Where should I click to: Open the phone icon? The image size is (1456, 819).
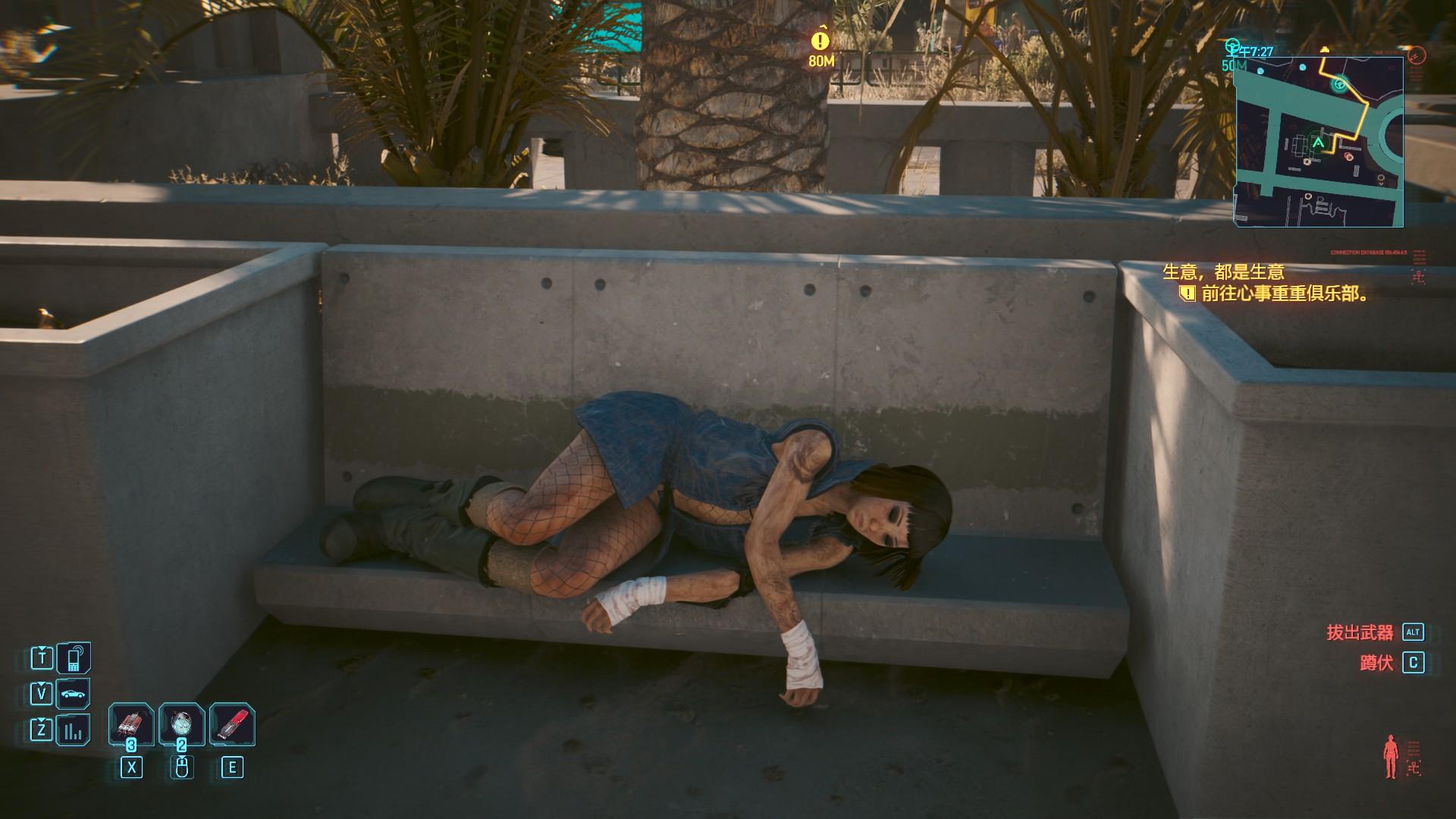tap(74, 657)
